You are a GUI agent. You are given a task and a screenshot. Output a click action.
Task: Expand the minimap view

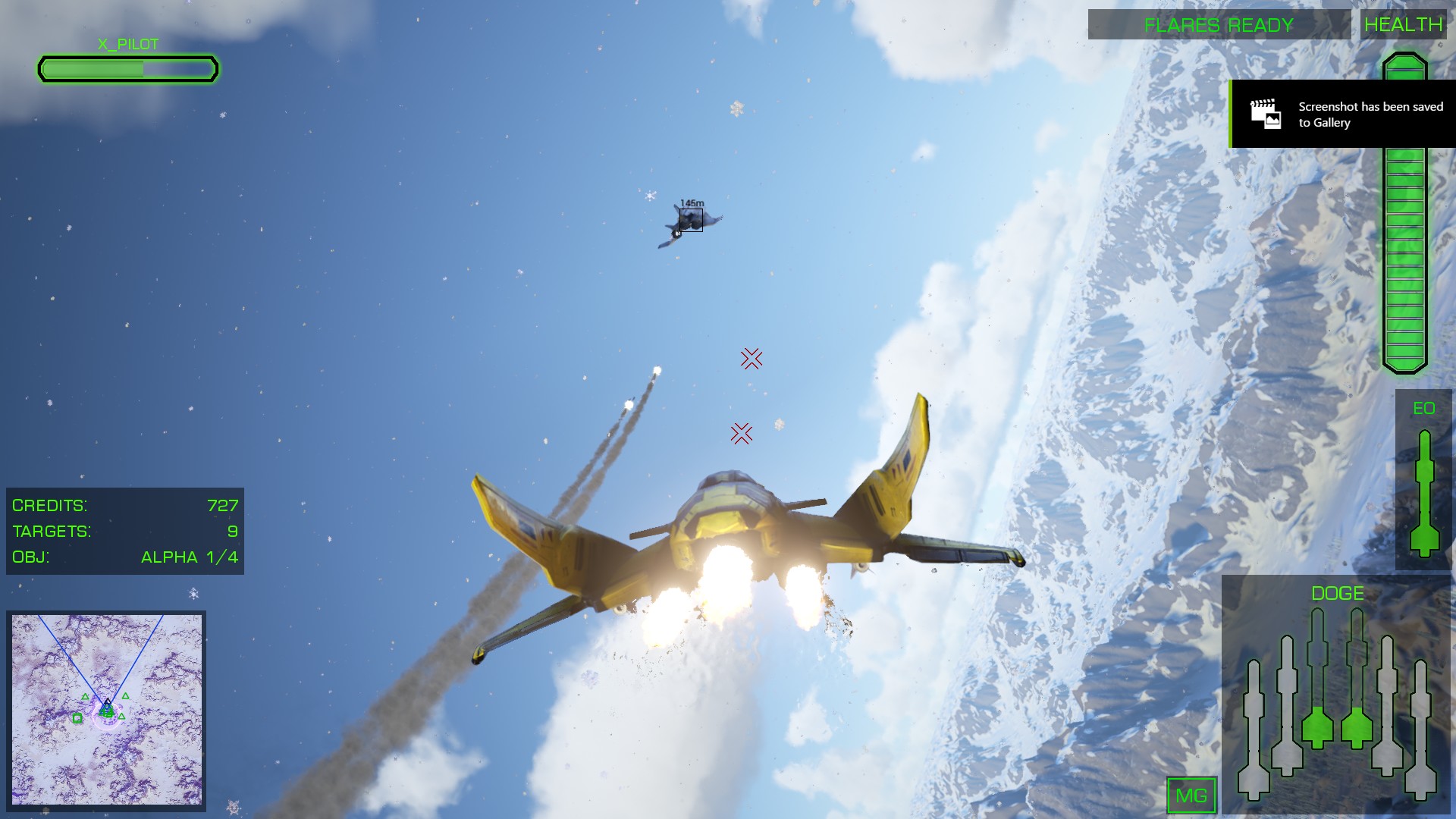click(106, 709)
